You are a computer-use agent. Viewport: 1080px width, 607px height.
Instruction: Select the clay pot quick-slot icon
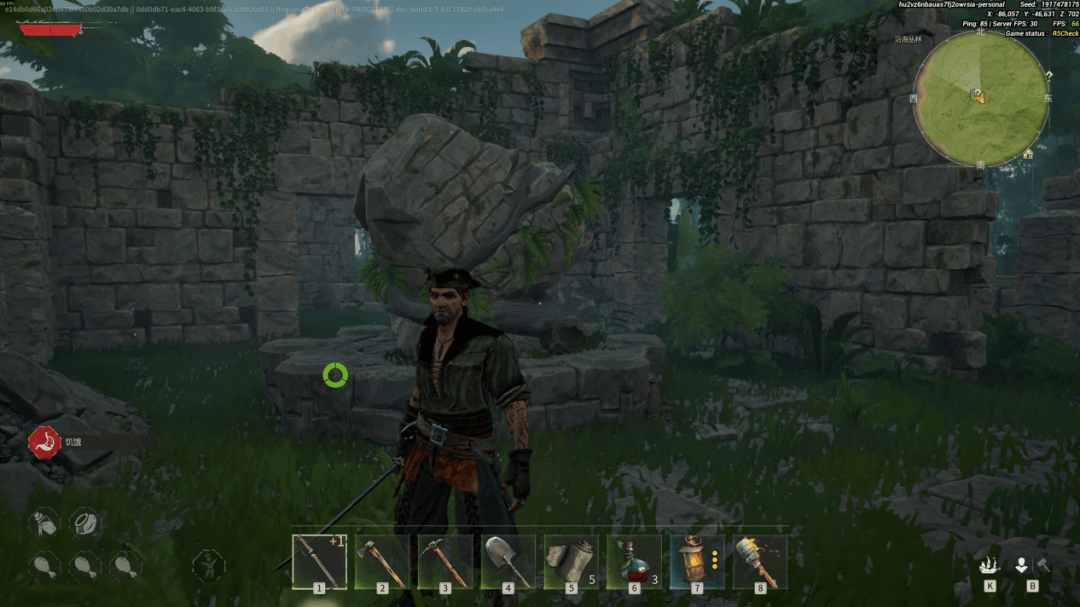pyautogui.click(x=86, y=521)
